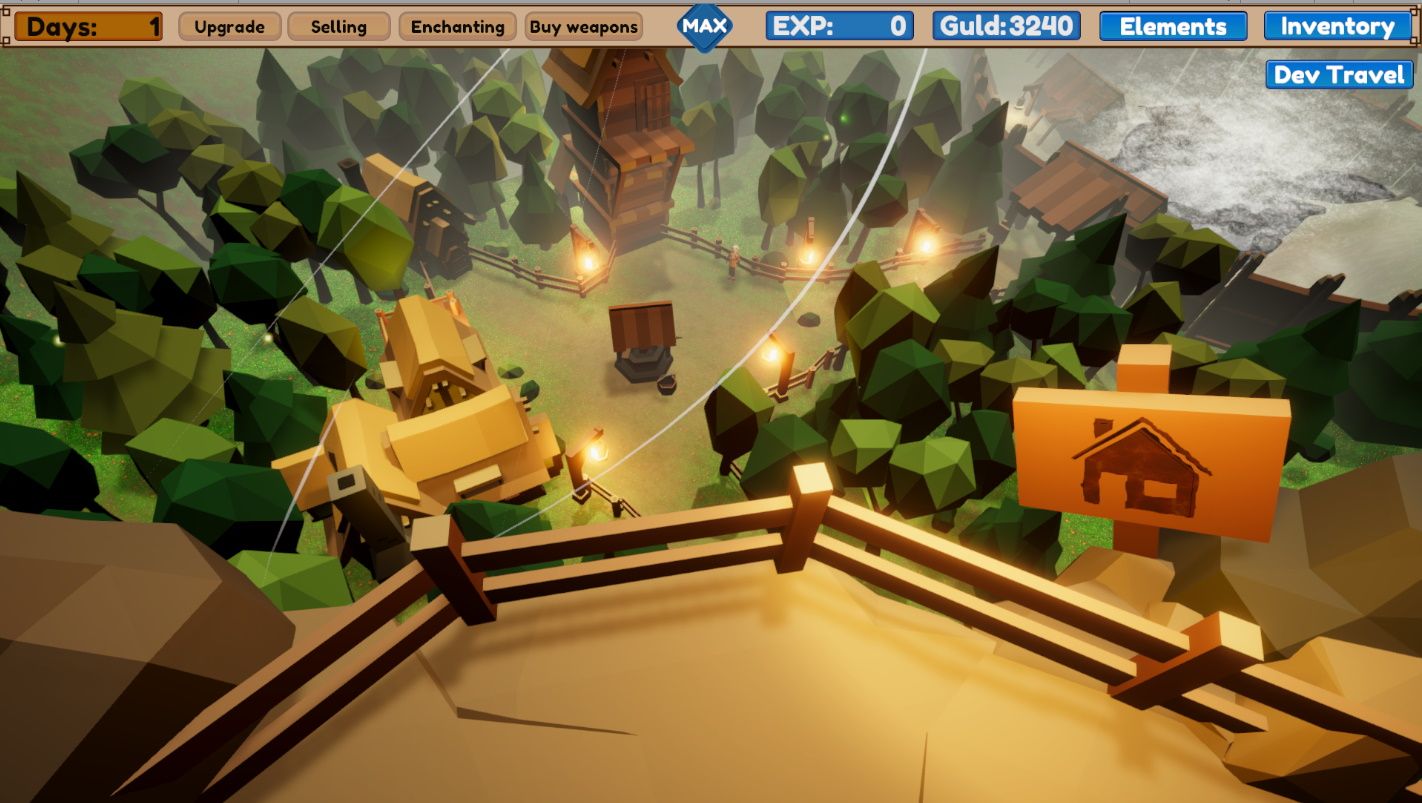Select Buy weapons

click(x=583, y=27)
